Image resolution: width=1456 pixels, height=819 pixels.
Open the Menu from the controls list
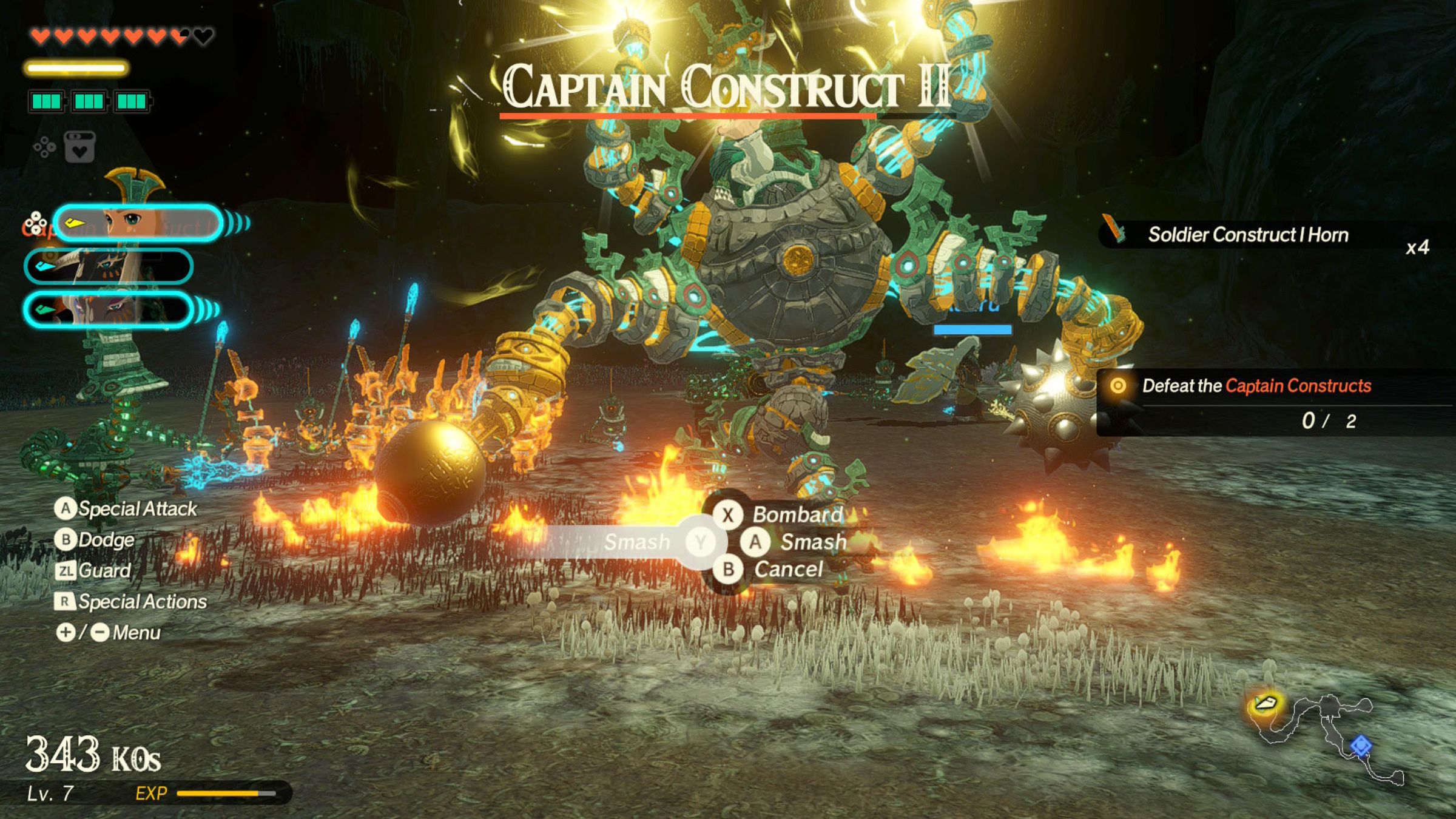136,633
